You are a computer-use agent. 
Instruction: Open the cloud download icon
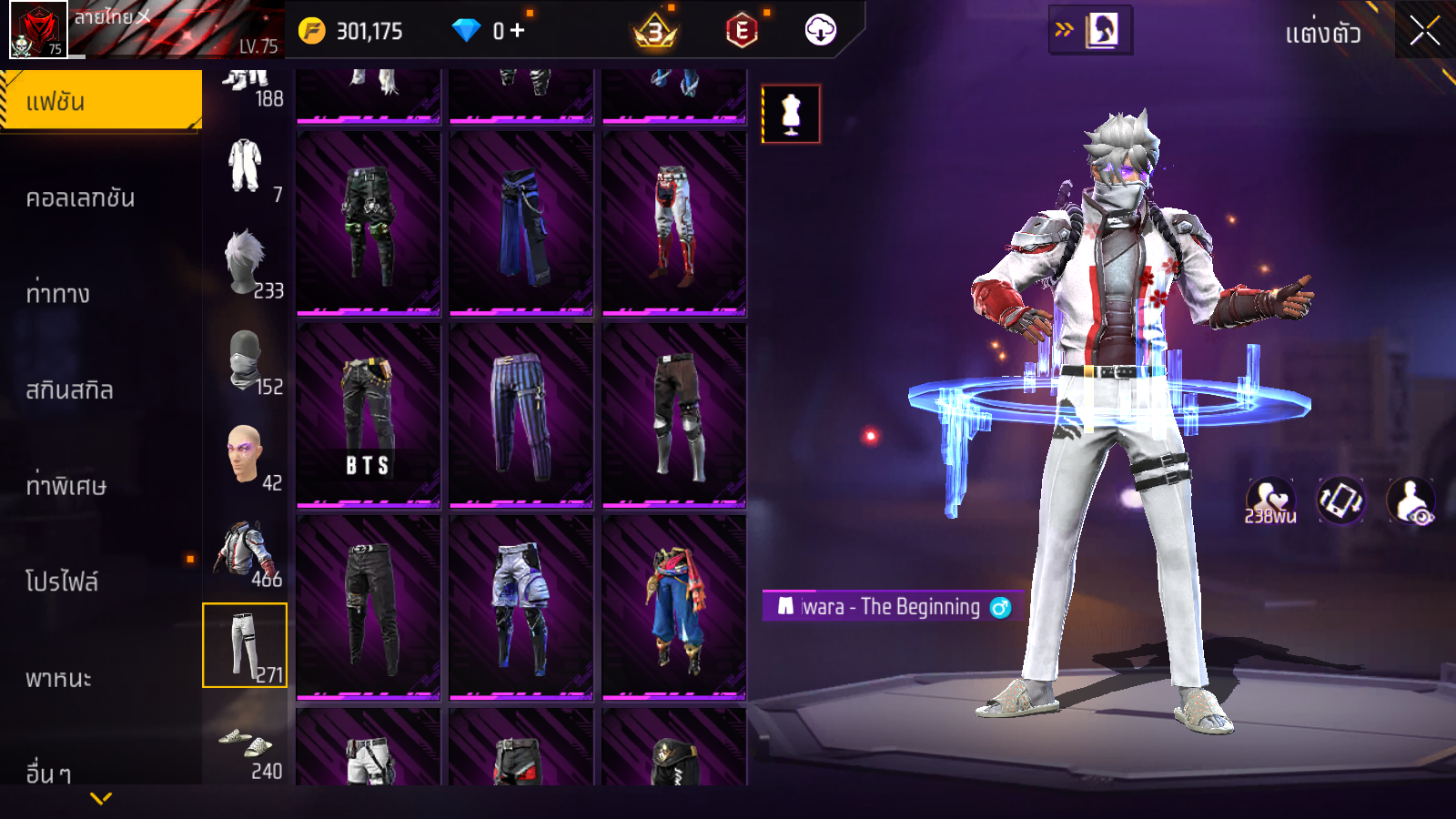pos(820,31)
